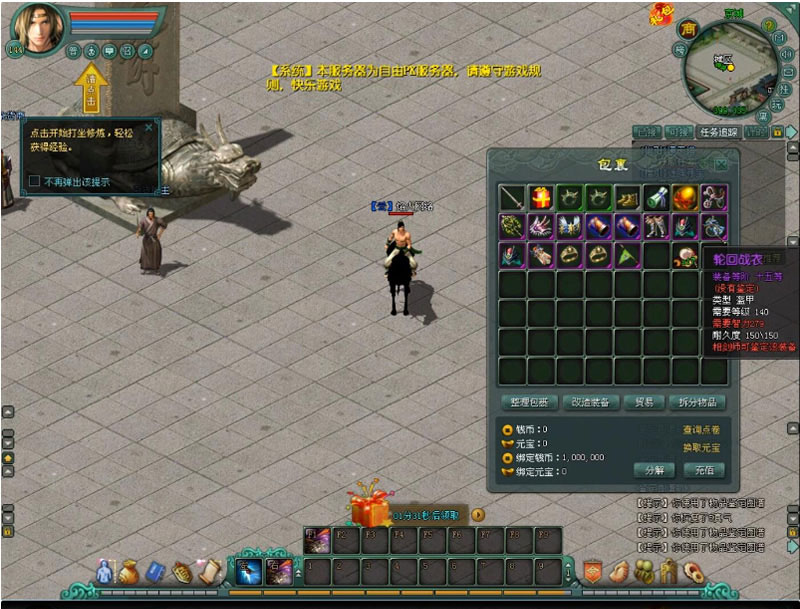Tick the 不再弹出该提示 checkbox

pos(35,181)
